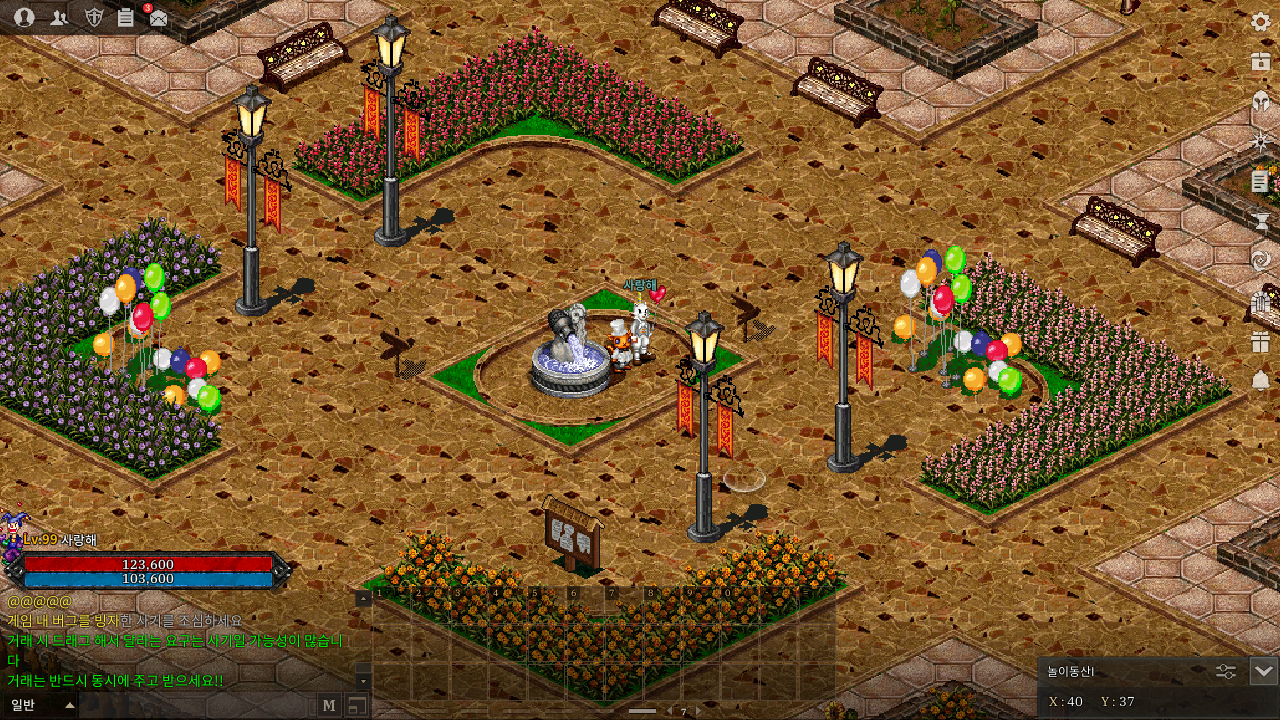The image size is (1280, 720).
Task: Open the guild shield icon
Action: [x=93, y=17]
